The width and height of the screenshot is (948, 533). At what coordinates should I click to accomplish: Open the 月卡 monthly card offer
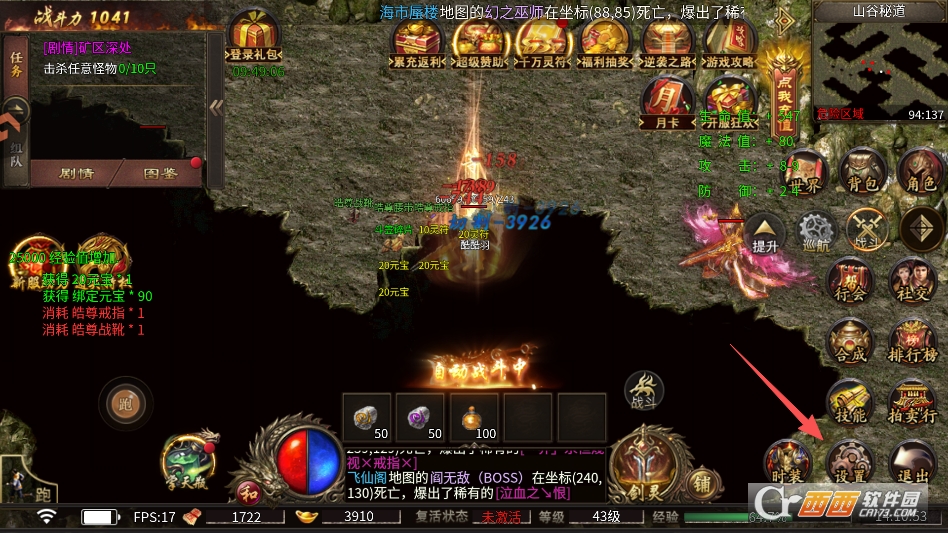click(x=666, y=105)
